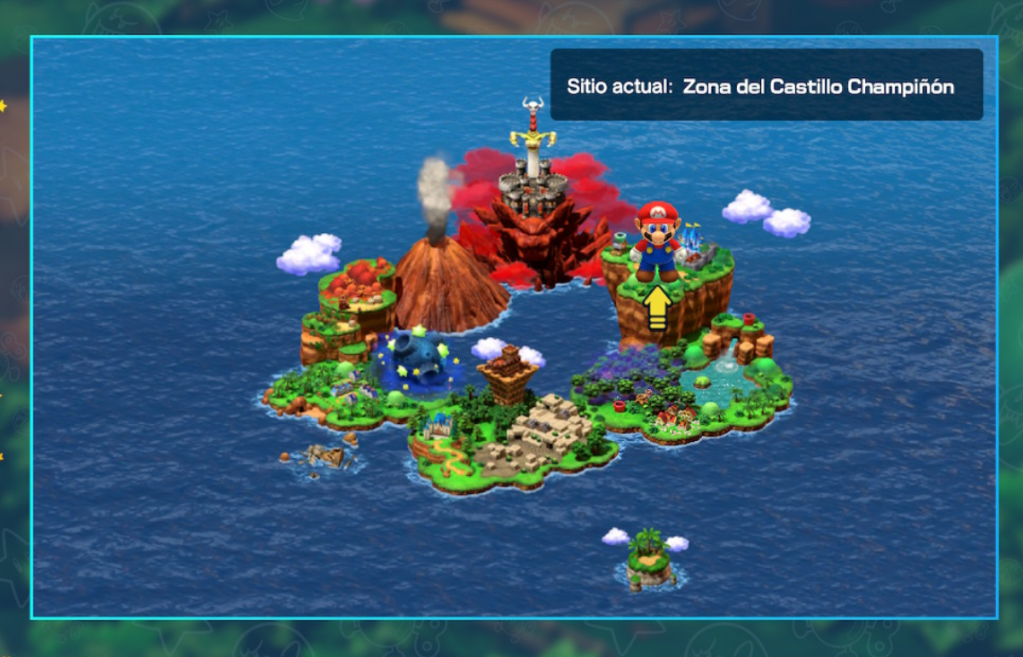Select Mario's marker on the Mushroom Castle area
The height and width of the screenshot is (657, 1023).
657,242
